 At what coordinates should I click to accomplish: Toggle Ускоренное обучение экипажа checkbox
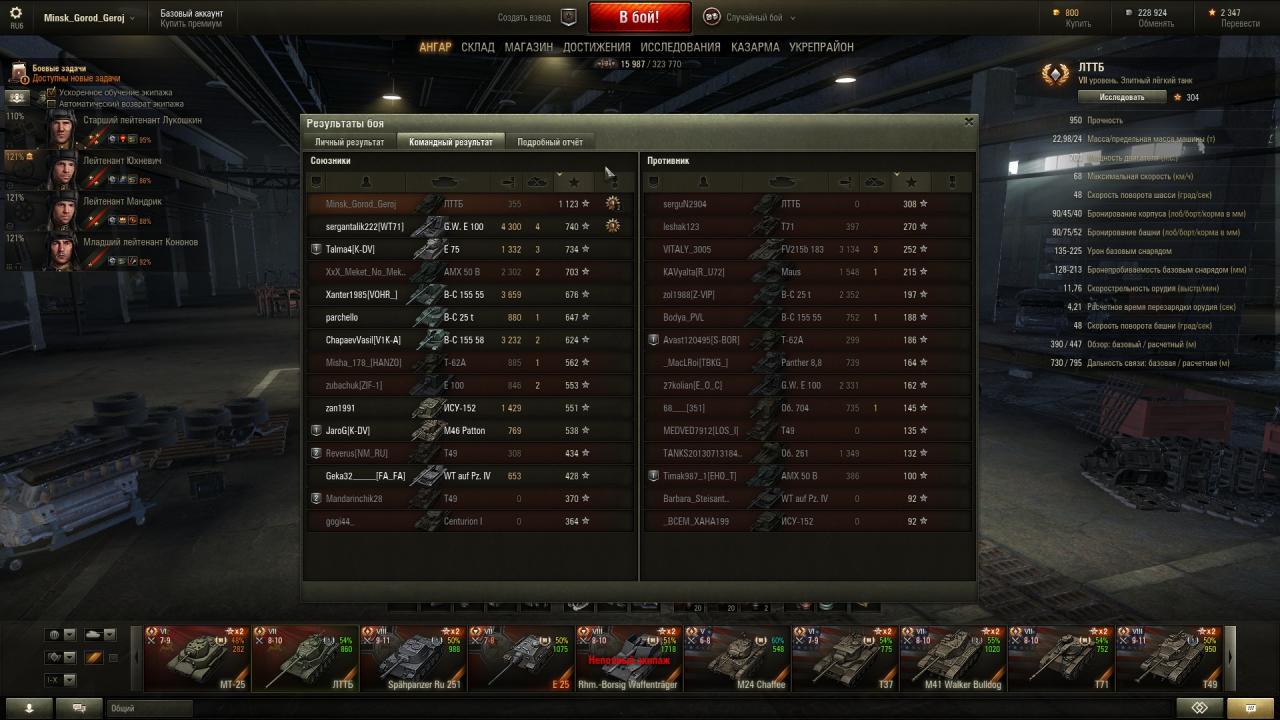coord(51,93)
